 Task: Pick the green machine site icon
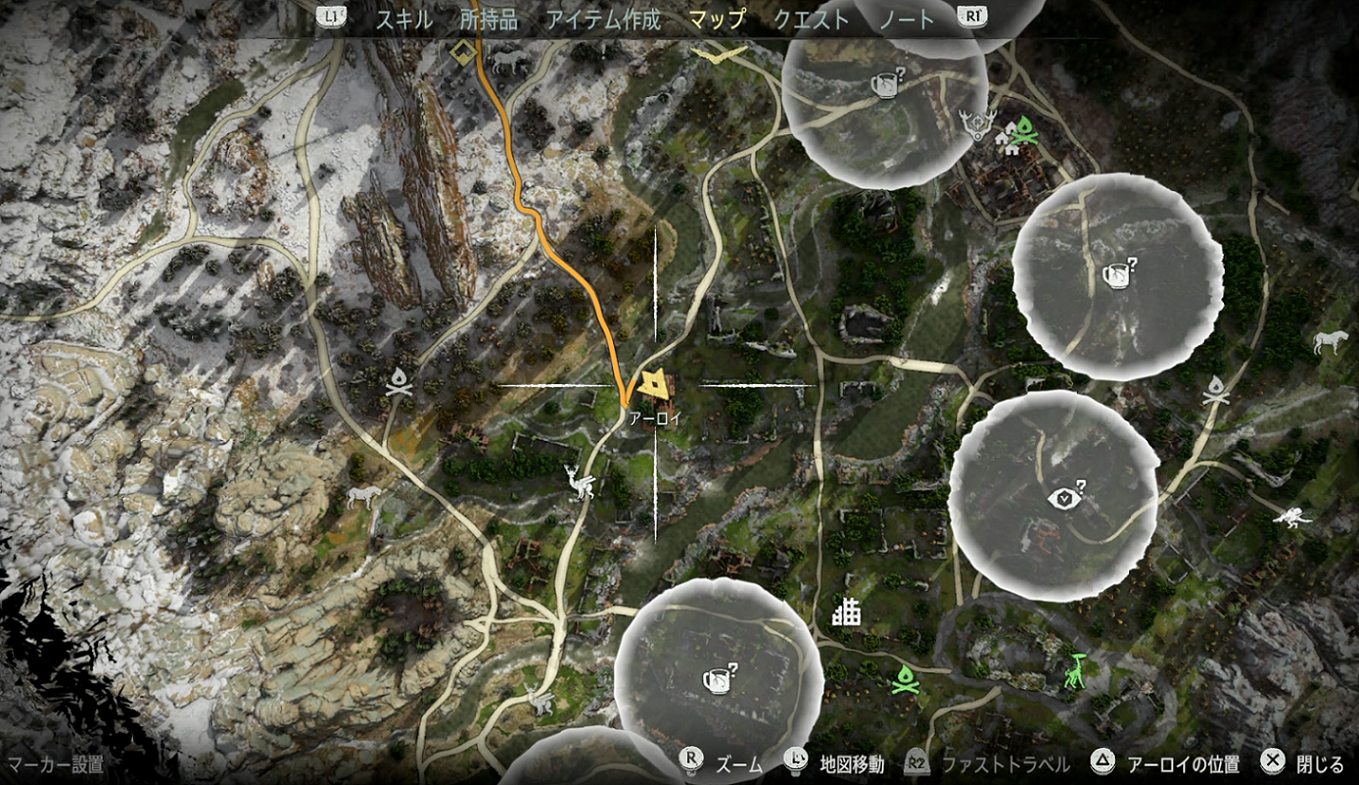click(1076, 669)
